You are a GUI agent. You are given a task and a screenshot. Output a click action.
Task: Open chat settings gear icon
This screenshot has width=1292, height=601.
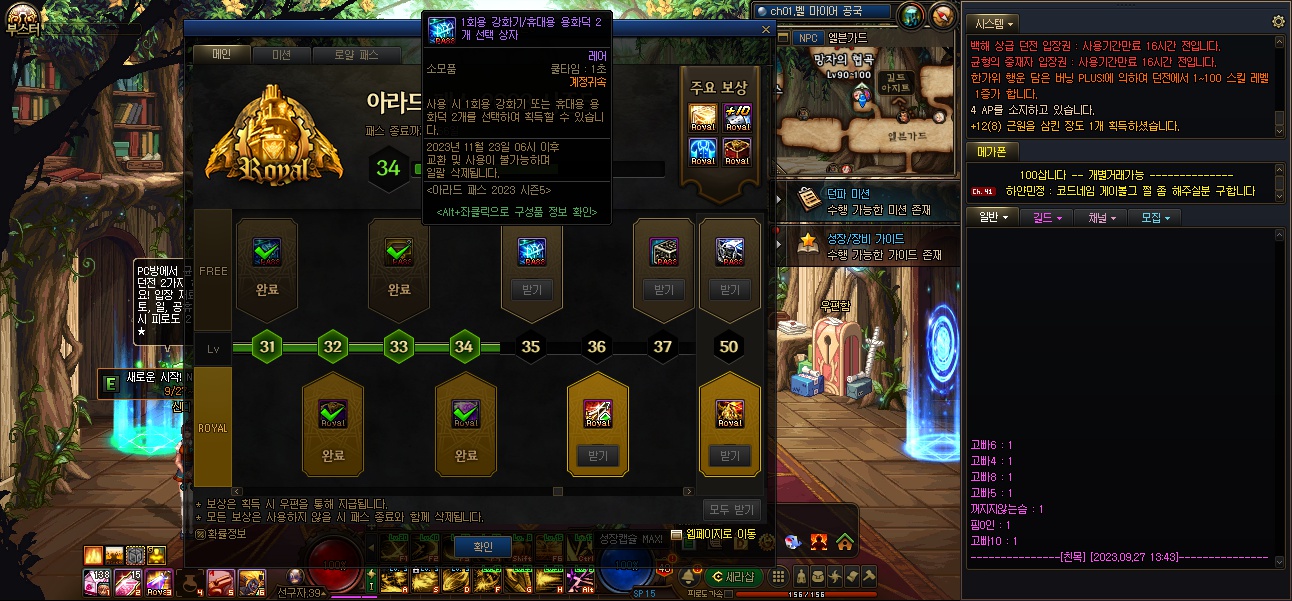1277,22
